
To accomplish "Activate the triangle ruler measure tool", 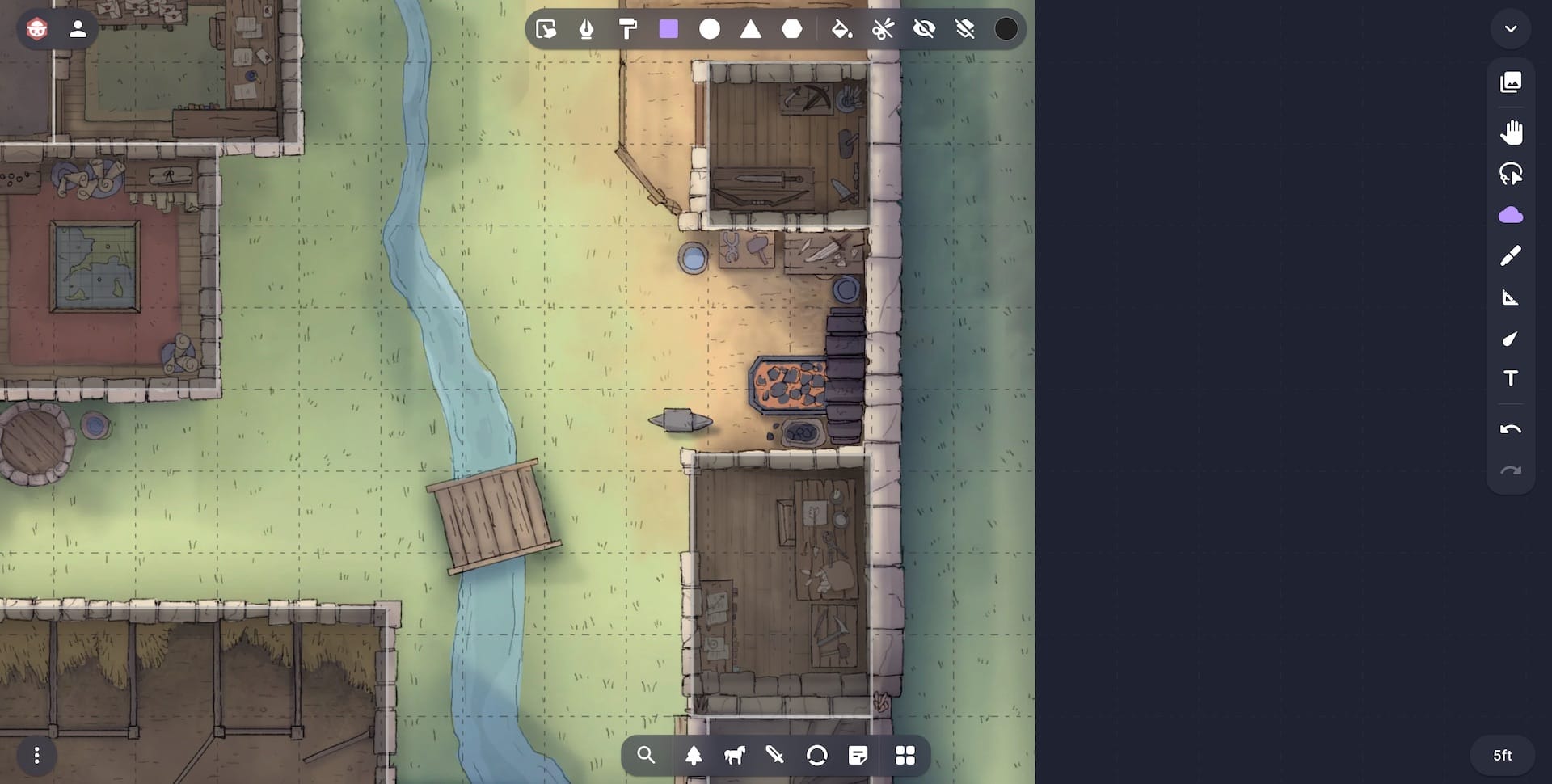I will 1511,297.
